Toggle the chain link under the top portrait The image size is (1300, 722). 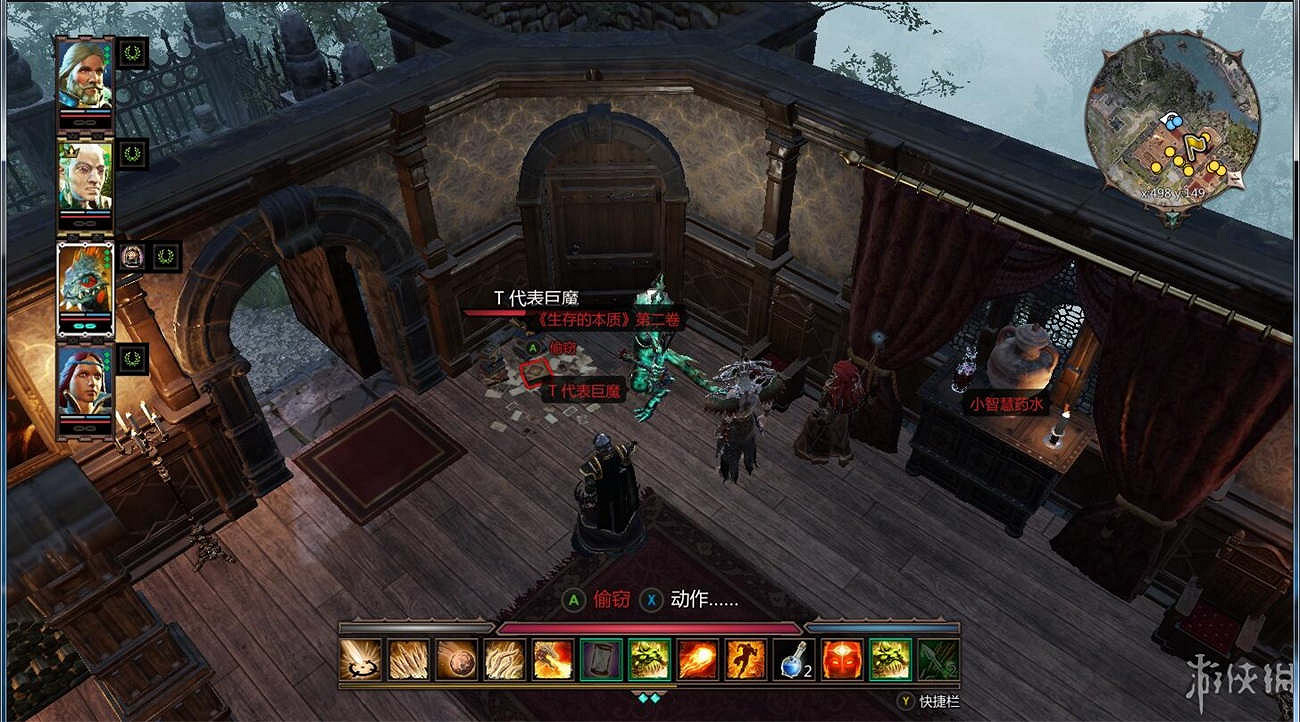(83, 122)
